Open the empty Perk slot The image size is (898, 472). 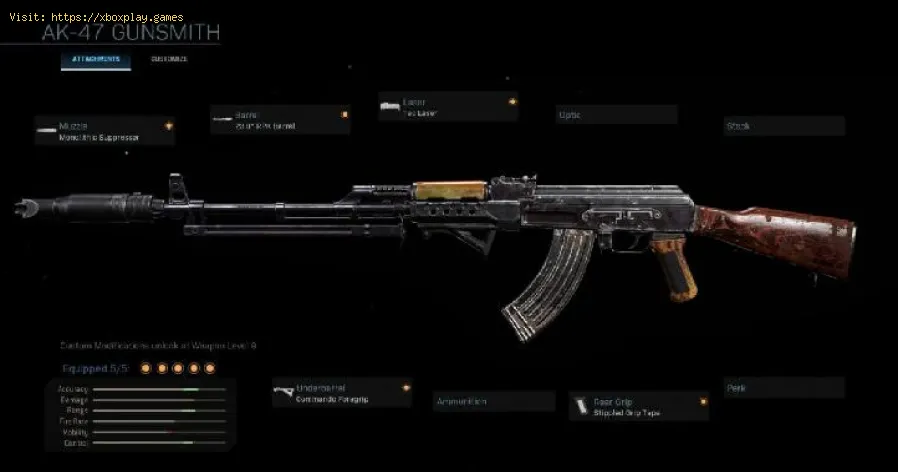[x=784, y=388]
